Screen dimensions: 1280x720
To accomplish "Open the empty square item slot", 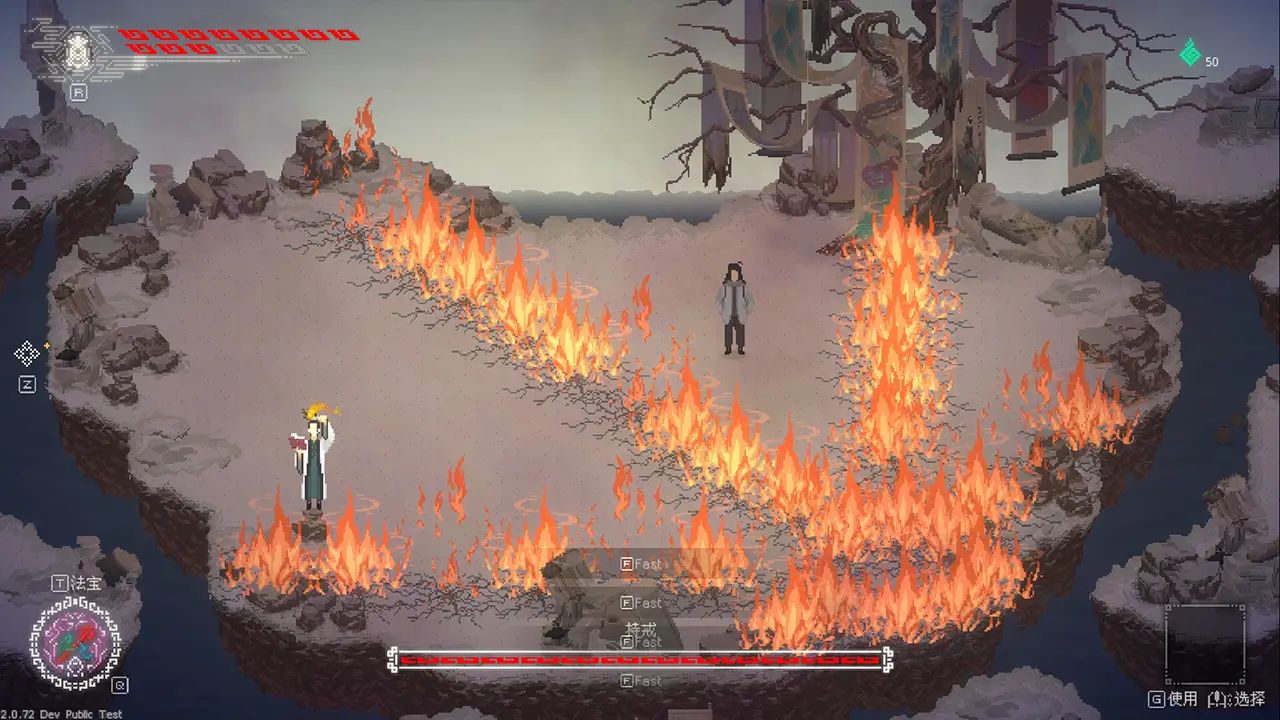I will (1205, 645).
